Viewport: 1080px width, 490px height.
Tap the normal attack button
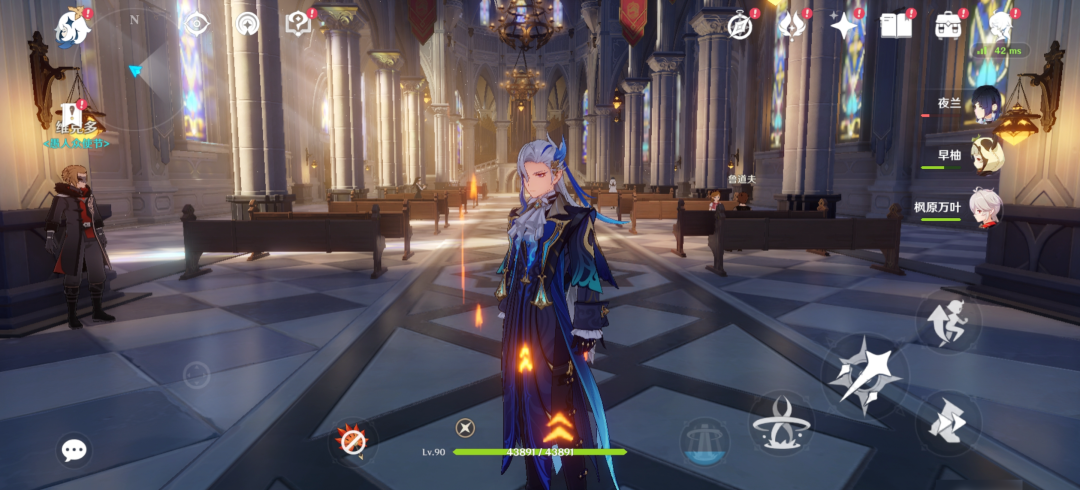tap(864, 375)
